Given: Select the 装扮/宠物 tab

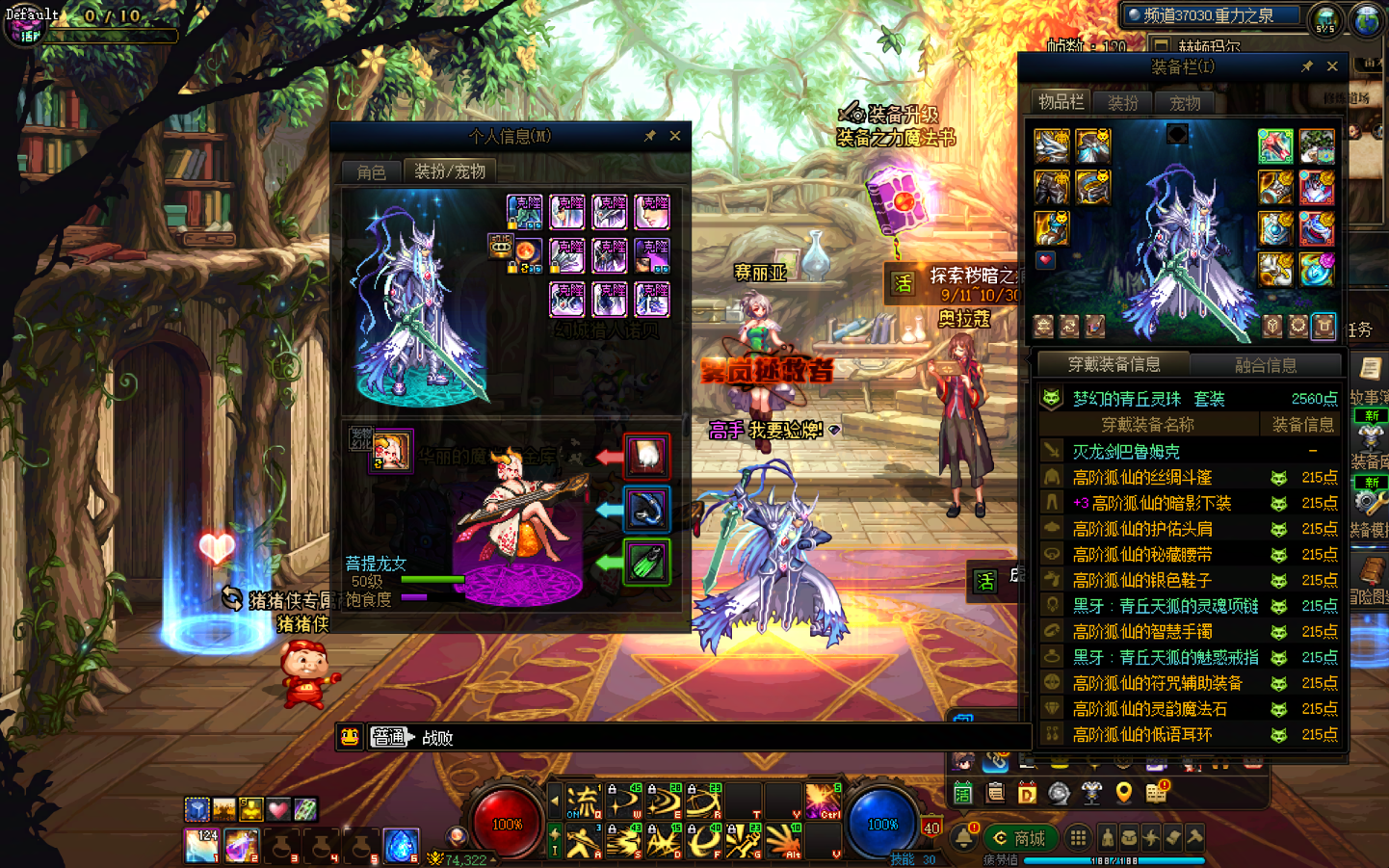Looking at the screenshot, I should tap(450, 171).
